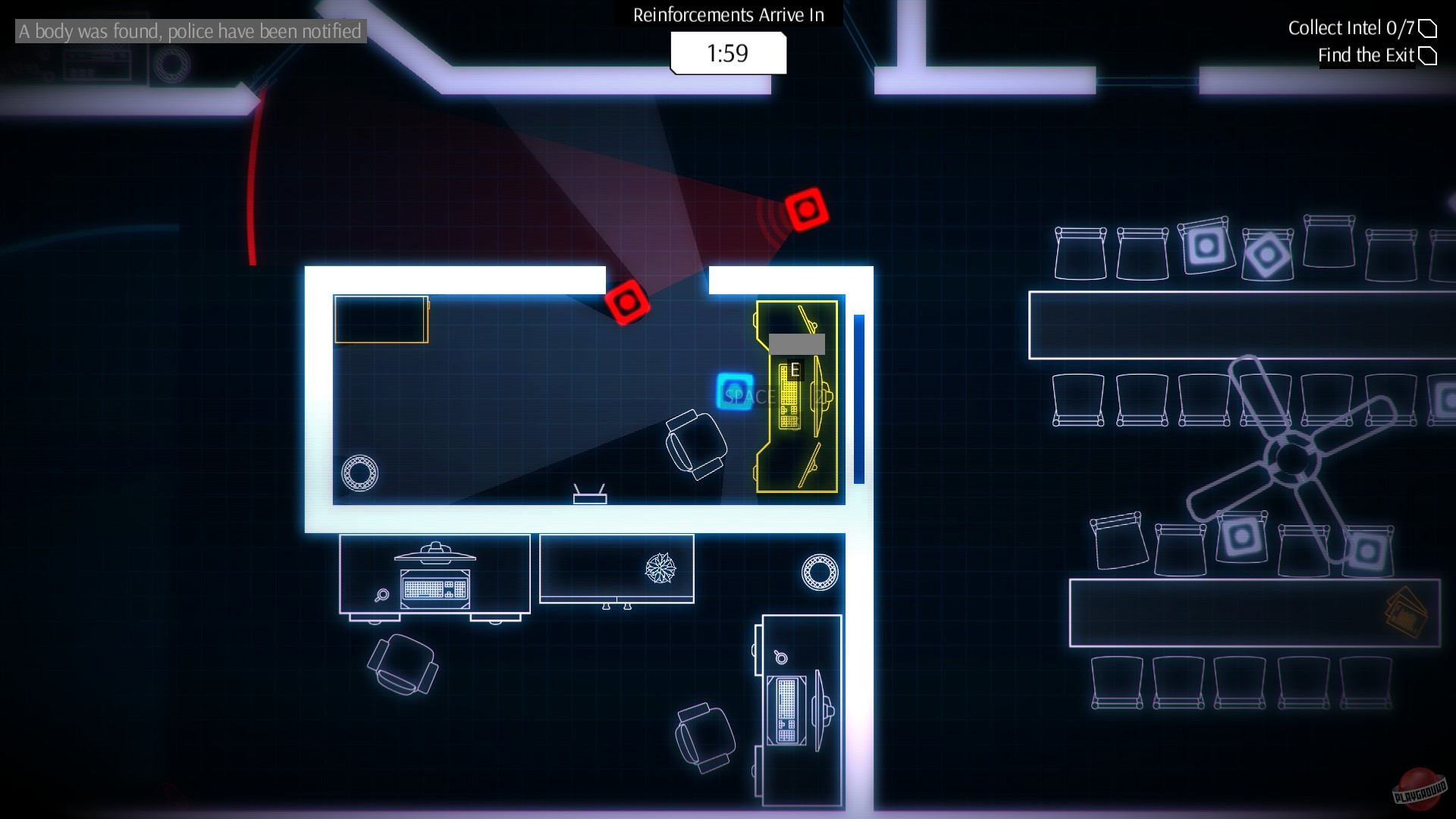1456x819 pixels.
Task: Click the Find the Exit objective label
Action: click(1367, 55)
